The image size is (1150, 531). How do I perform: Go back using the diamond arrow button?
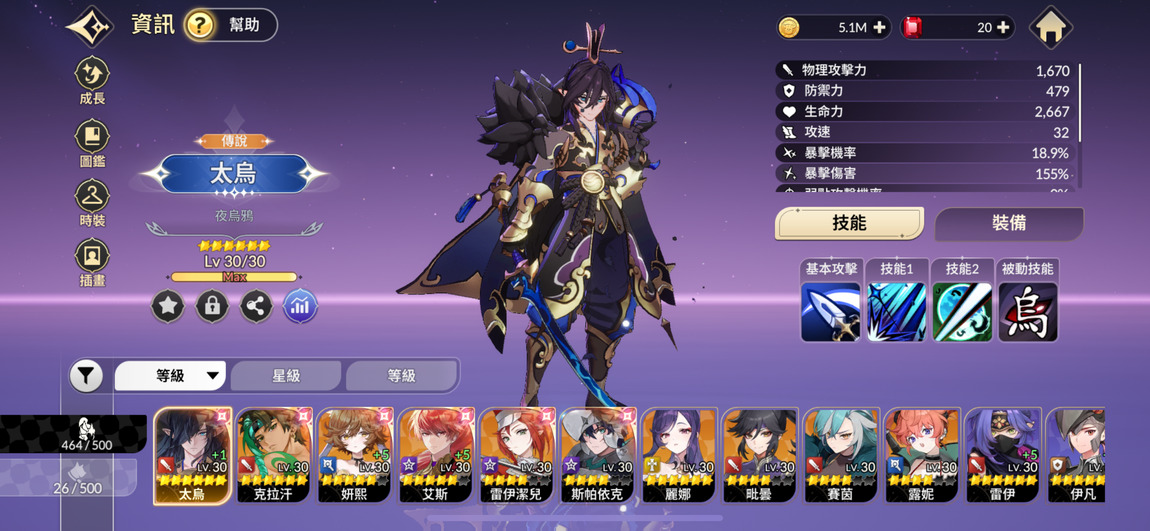[90, 26]
